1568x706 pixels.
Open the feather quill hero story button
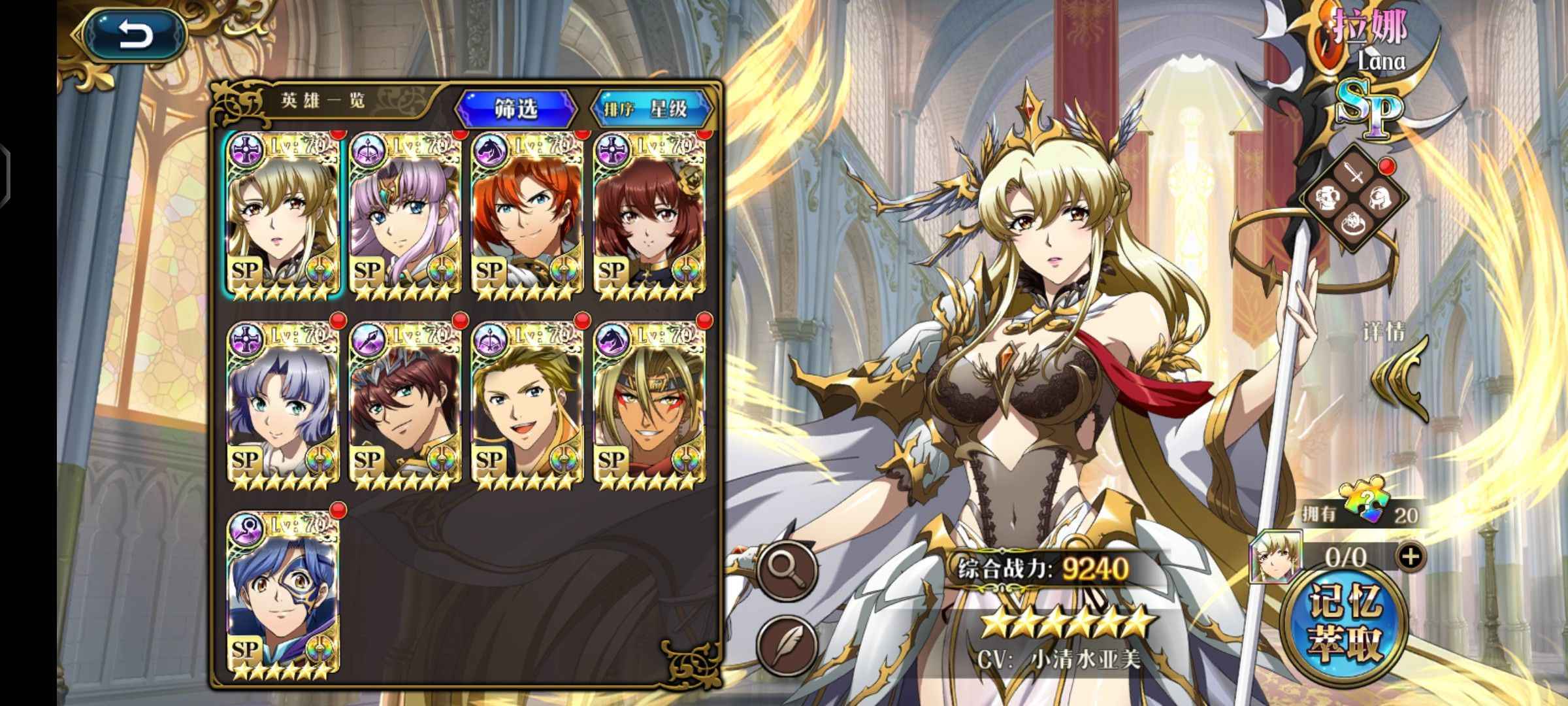[787, 645]
